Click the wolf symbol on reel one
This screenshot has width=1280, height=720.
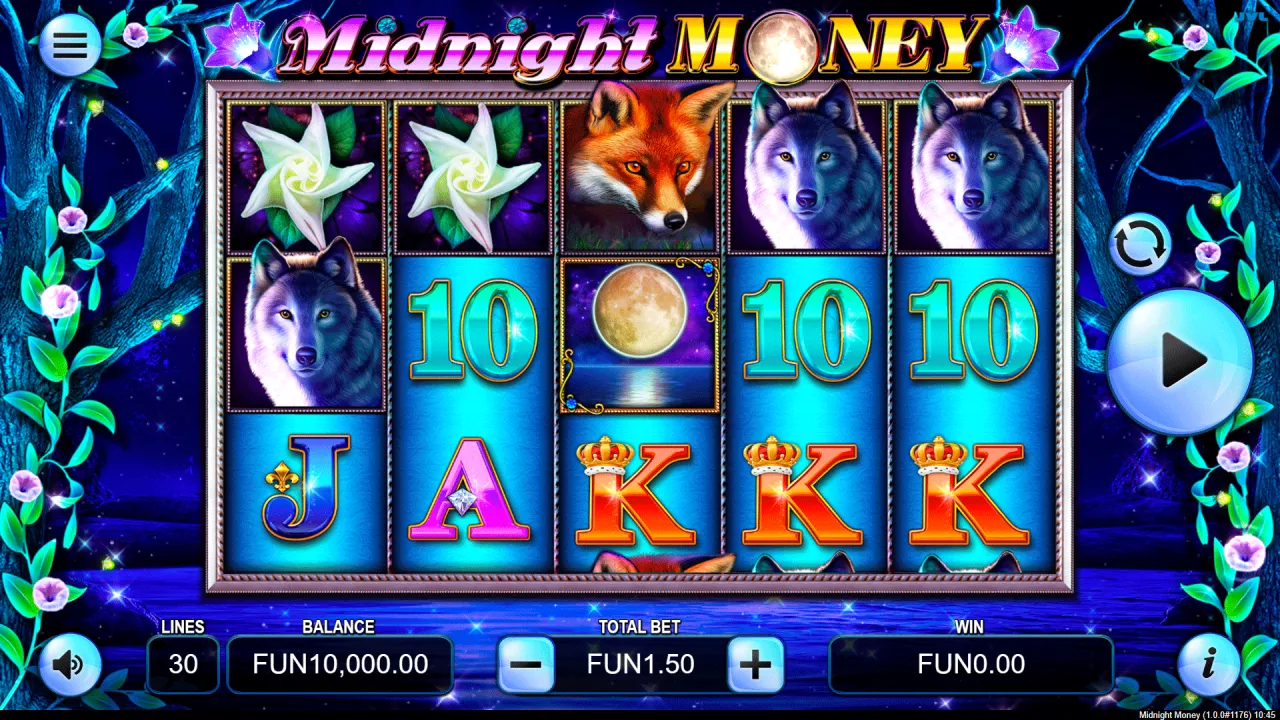coord(304,330)
